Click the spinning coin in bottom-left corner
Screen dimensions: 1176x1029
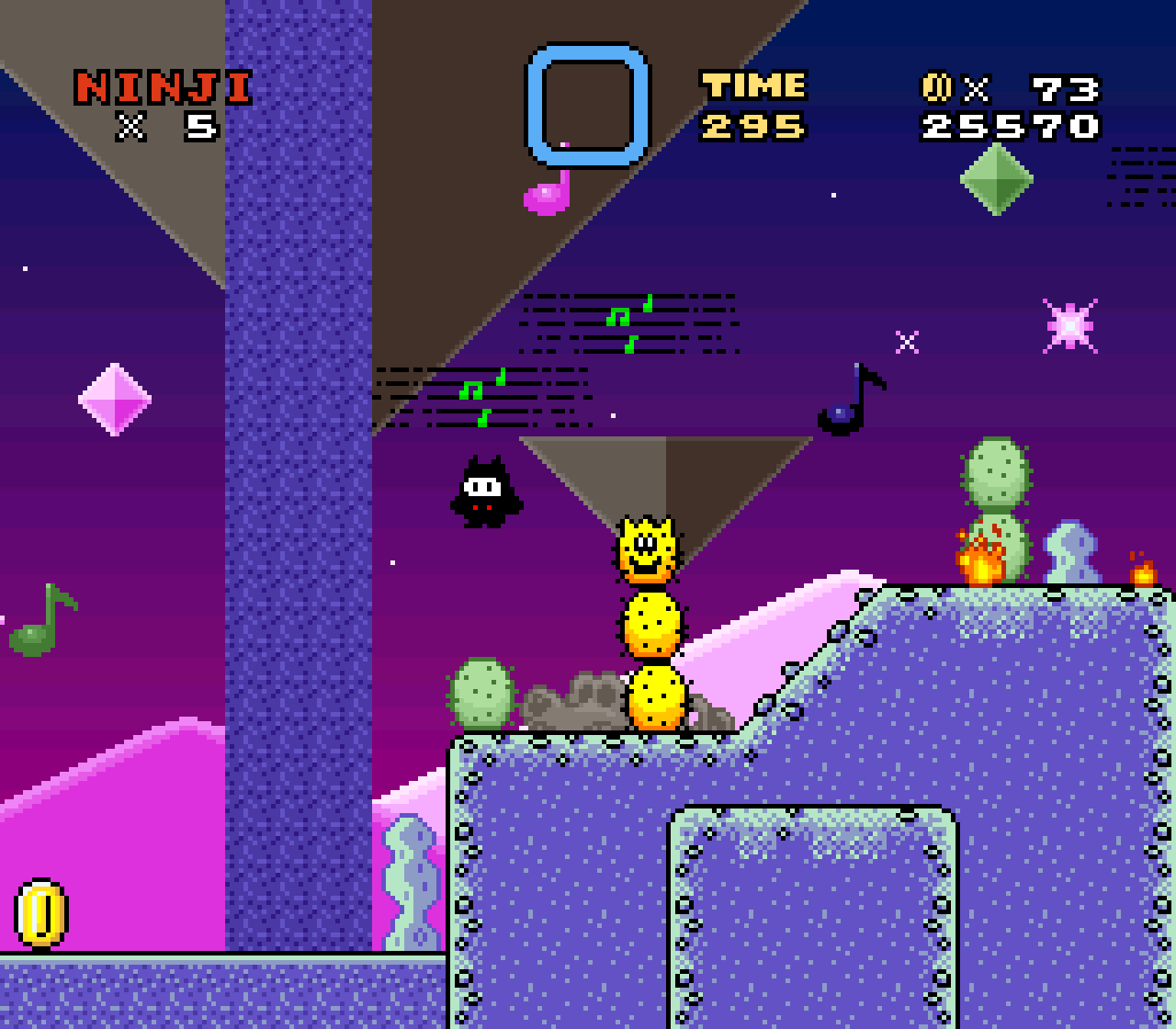40,914
